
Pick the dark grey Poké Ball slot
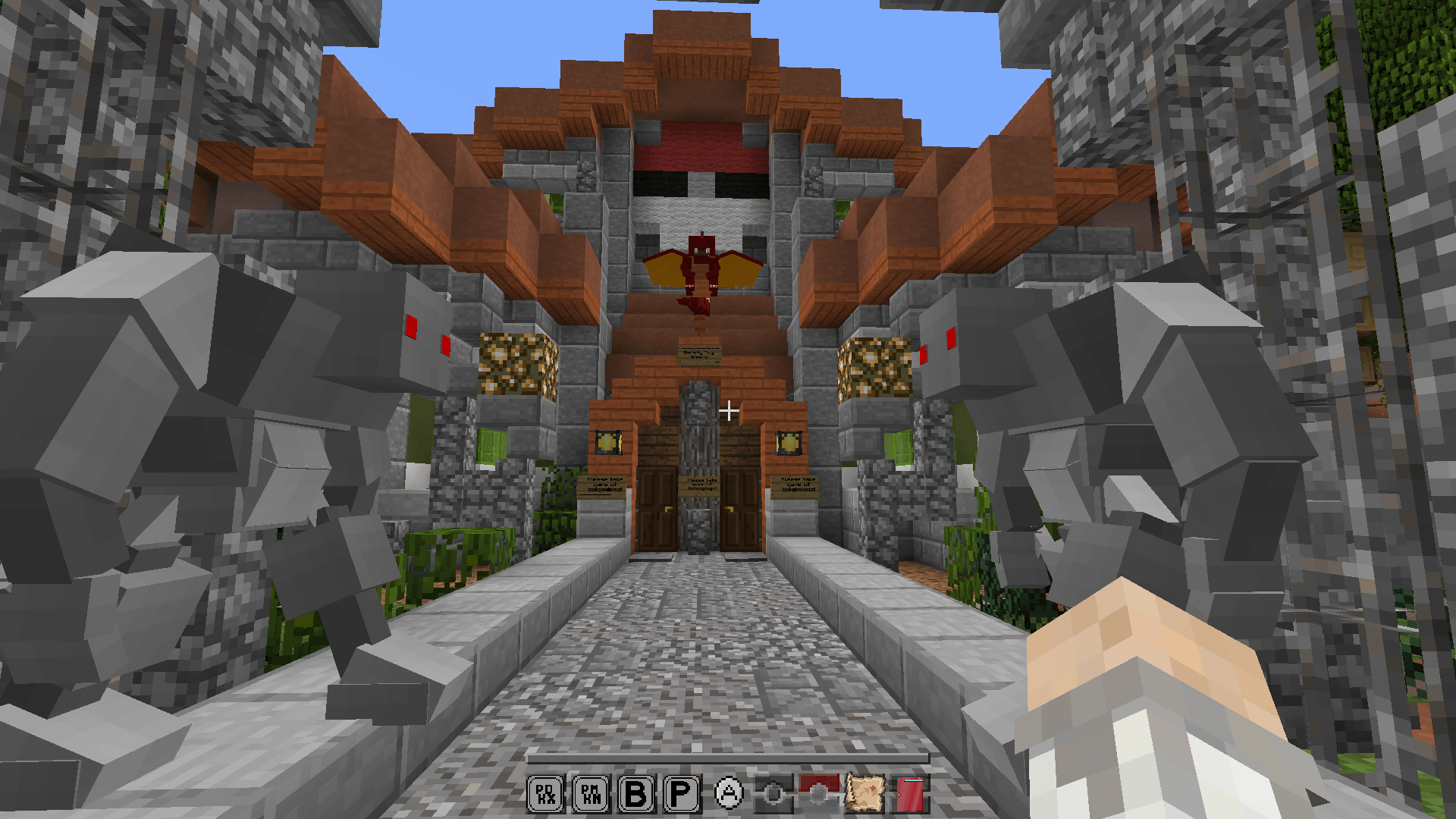(773, 794)
